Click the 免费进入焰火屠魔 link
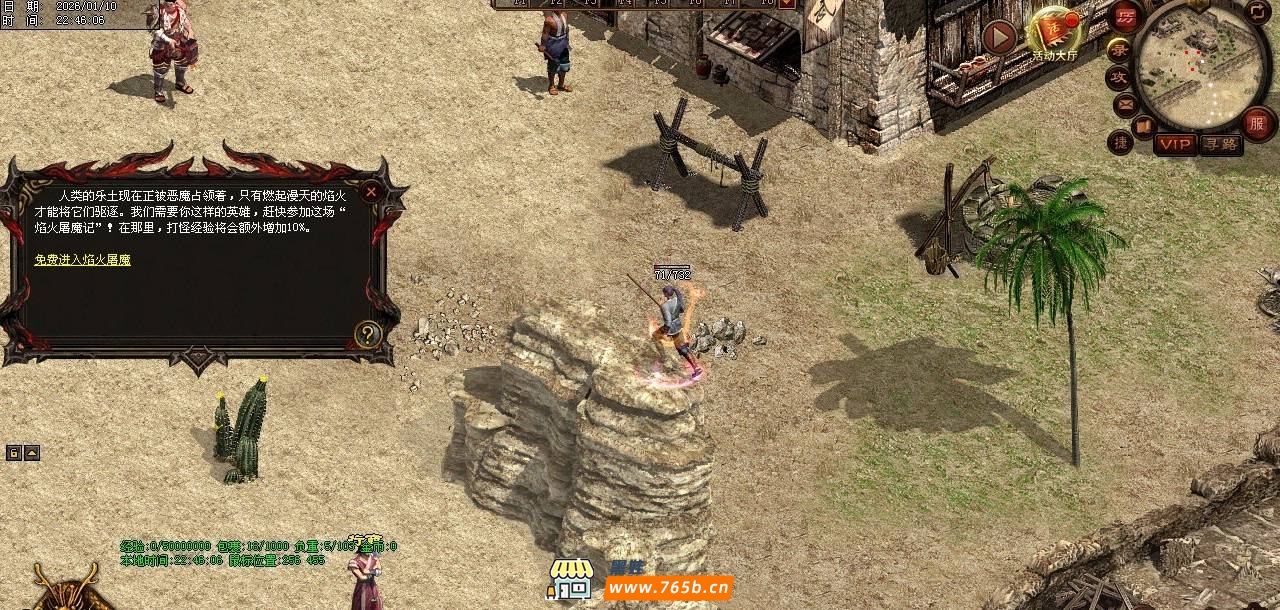Screen dimensions: 1280x610 click(82, 260)
